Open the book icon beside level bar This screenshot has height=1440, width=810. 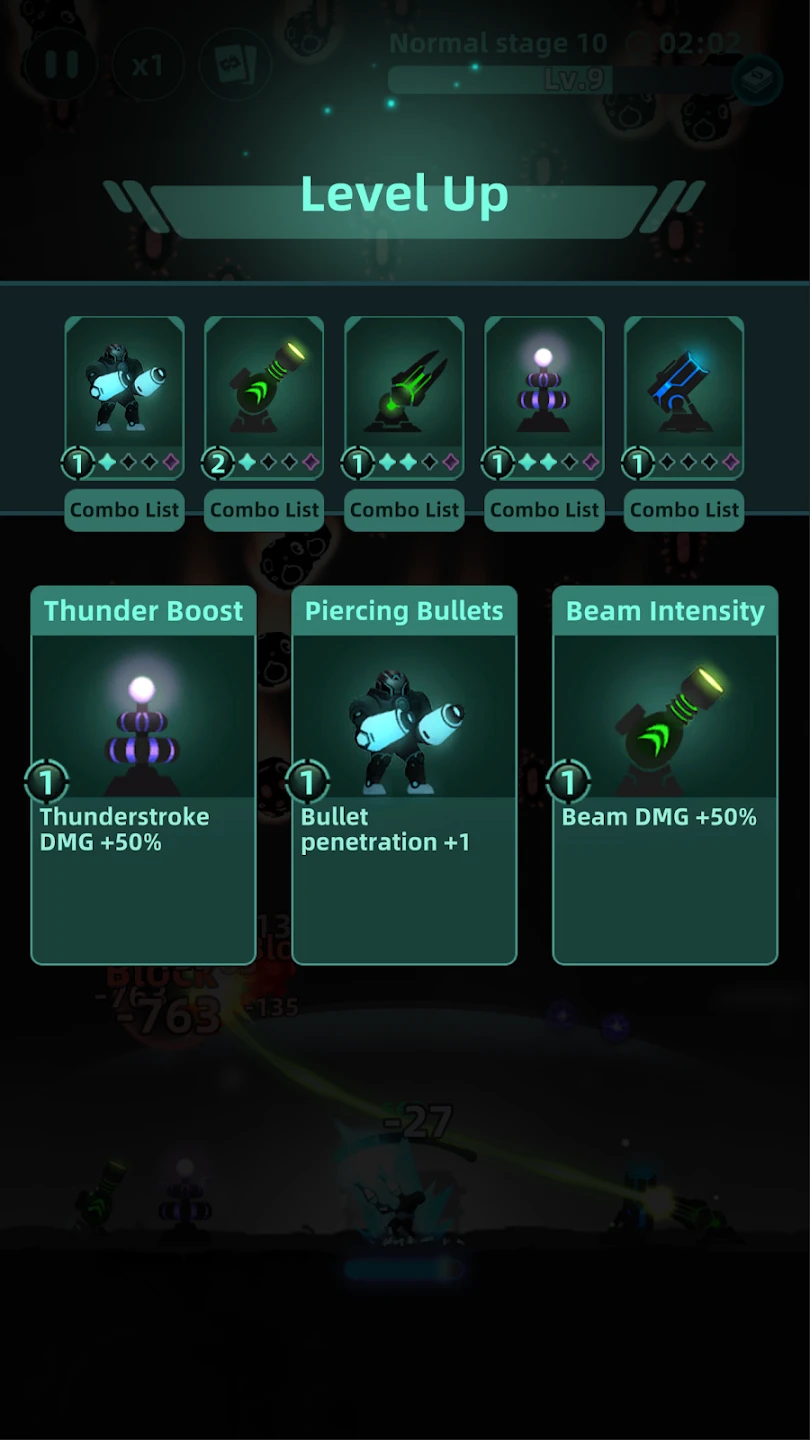pyautogui.click(x=756, y=81)
